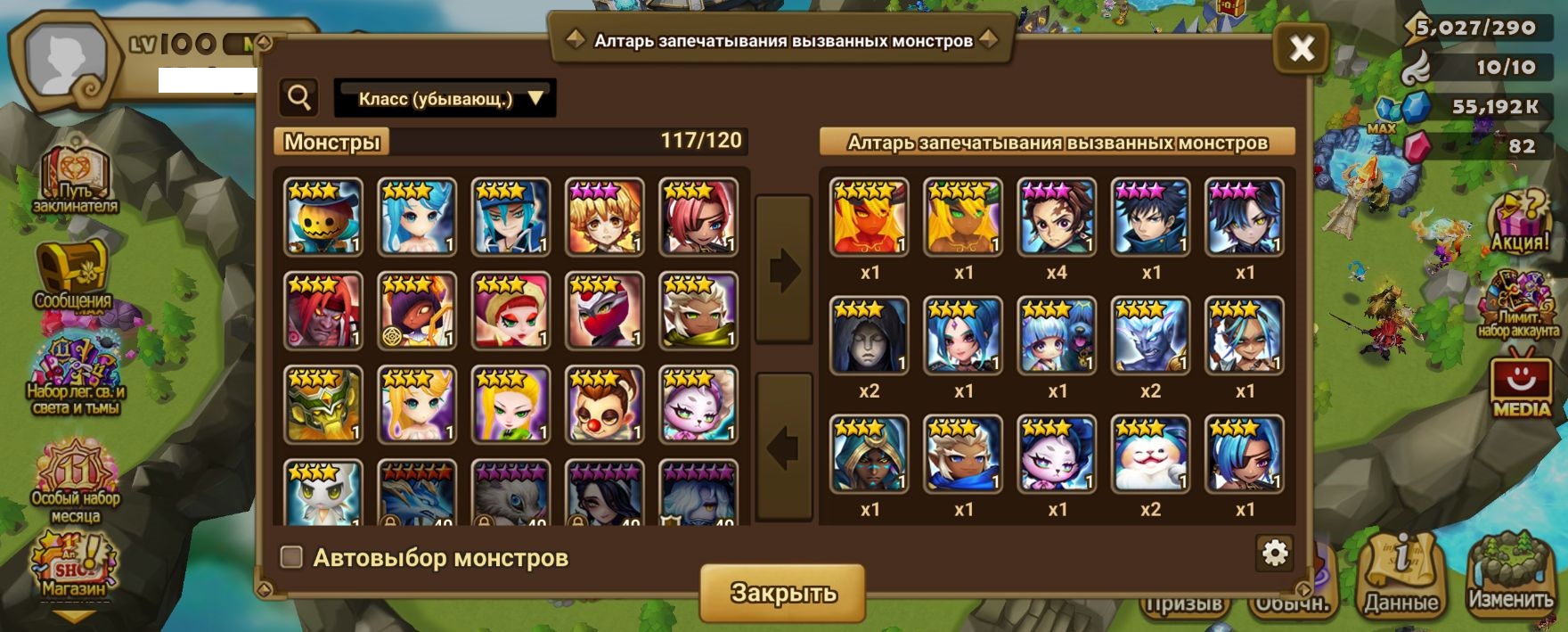The width and height of the screenshot is (1568, 632).
Task: Select the pumpkin-head monster in the list
Action: (323, 217)
